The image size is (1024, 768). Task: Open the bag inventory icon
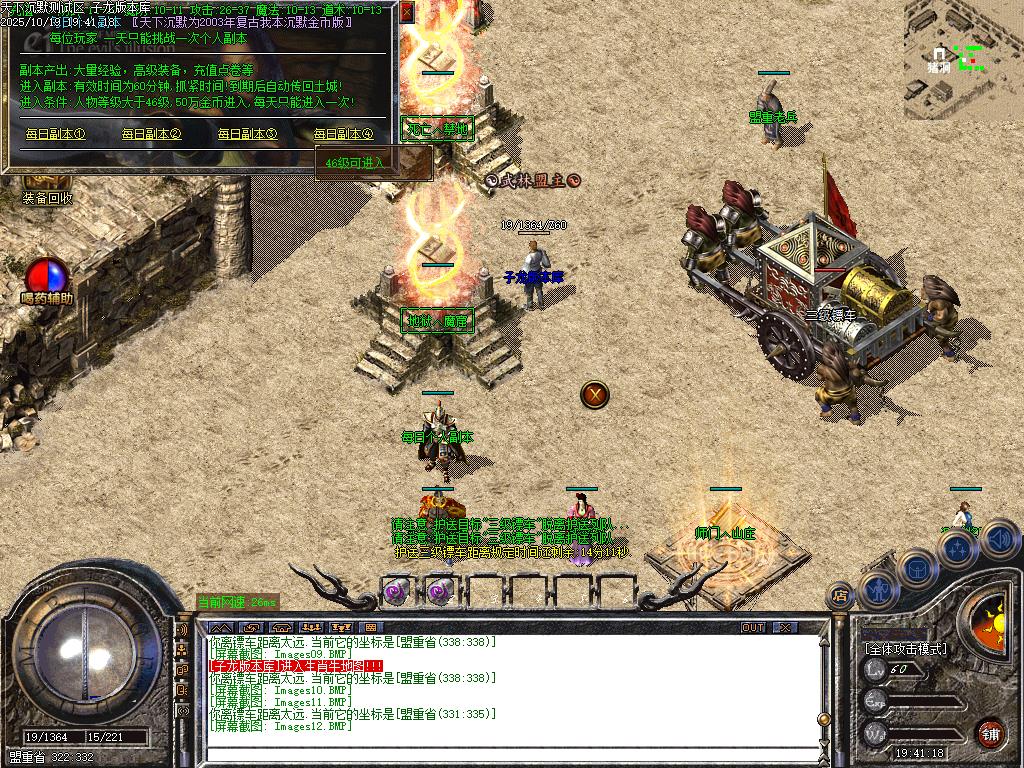pyautogui.click(x=917, y=568)
